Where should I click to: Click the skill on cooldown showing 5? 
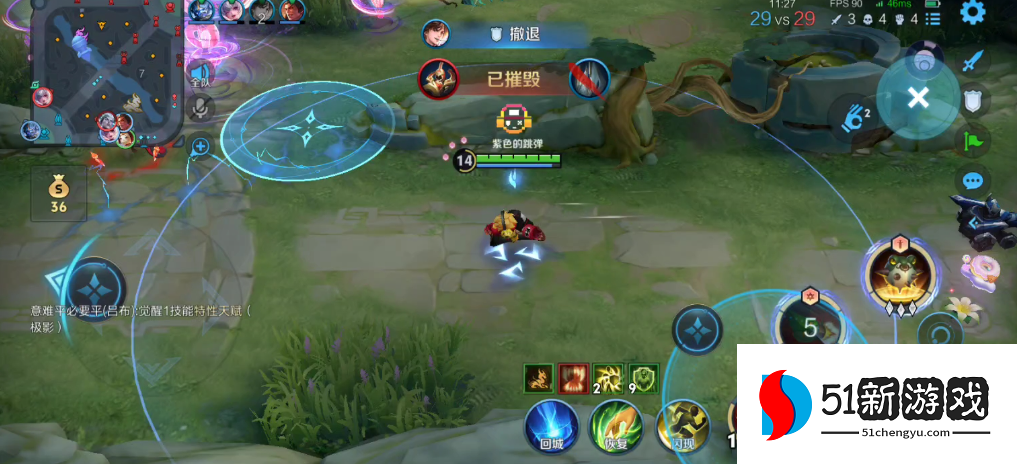(809, 325)
